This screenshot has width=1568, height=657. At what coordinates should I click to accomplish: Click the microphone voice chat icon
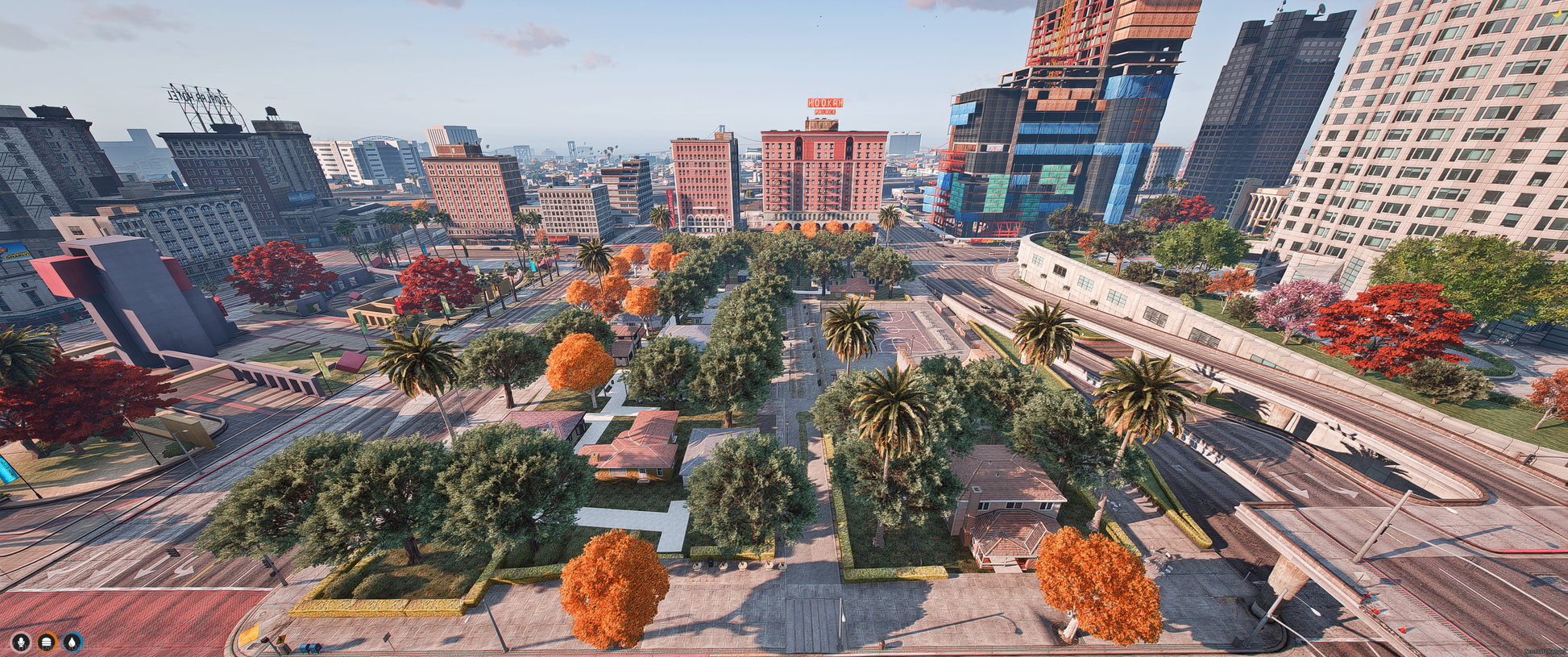click(x=21, y=642)
